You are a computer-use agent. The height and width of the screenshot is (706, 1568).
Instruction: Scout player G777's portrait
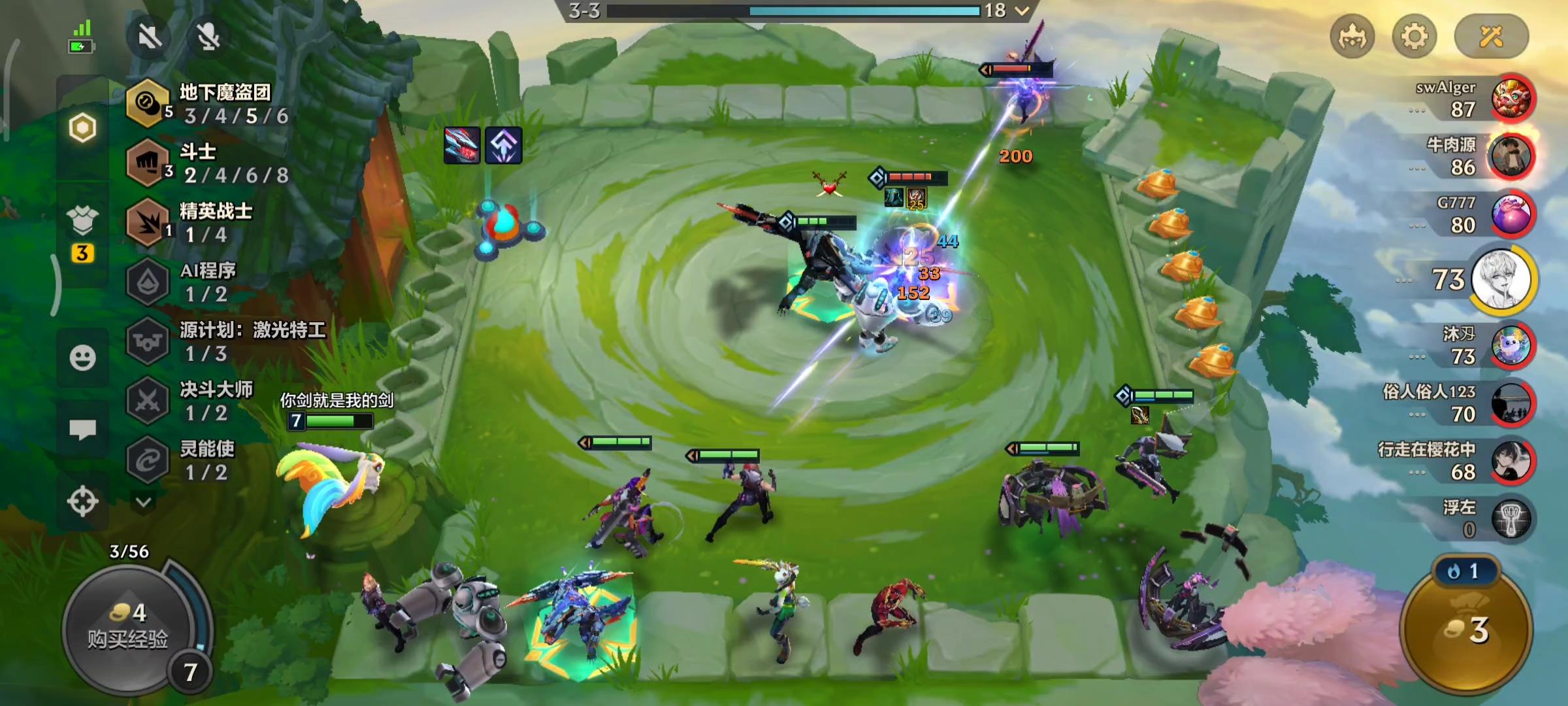(1511, 214)
